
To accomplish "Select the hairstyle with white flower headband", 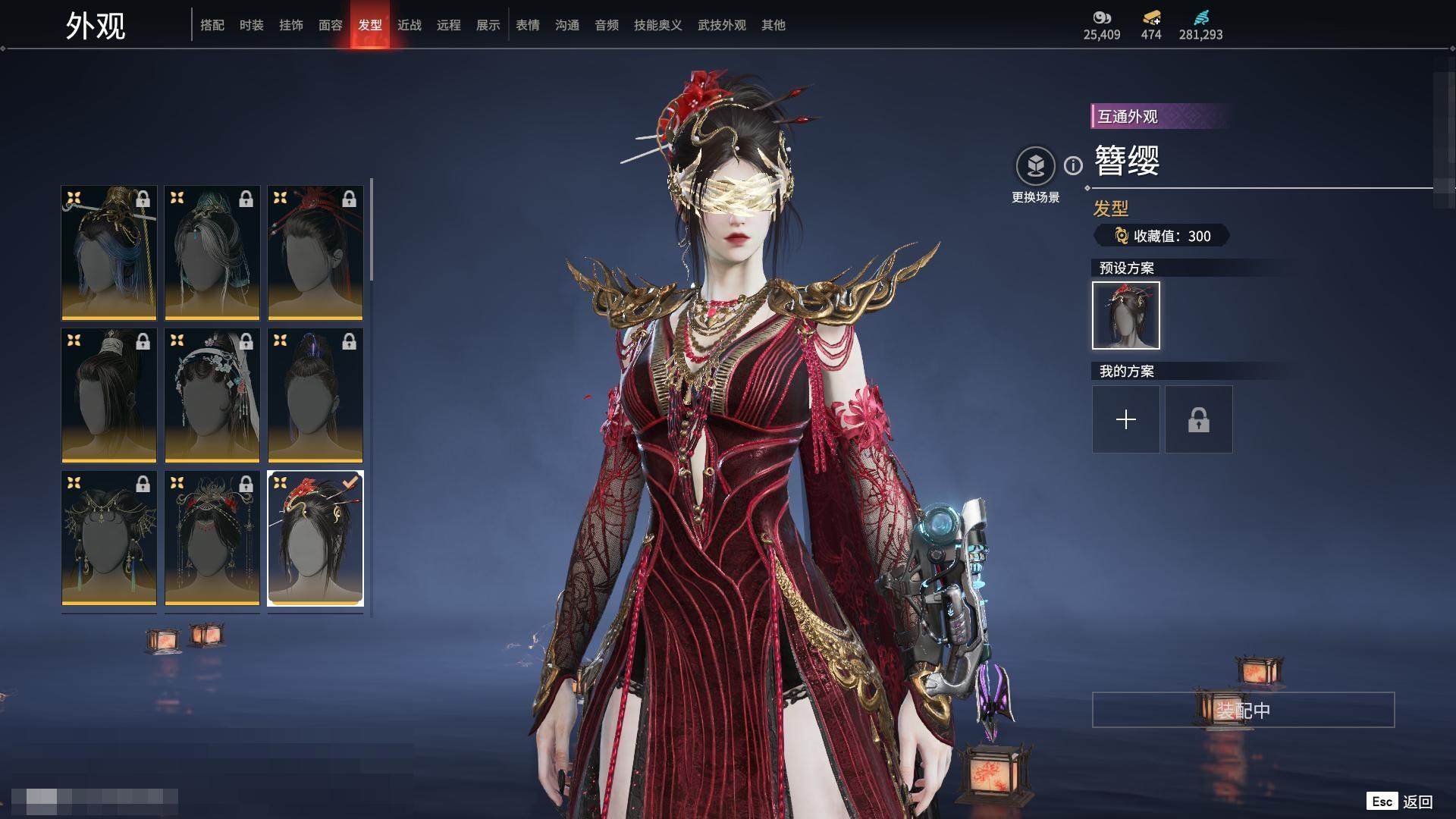I will 212,395.
